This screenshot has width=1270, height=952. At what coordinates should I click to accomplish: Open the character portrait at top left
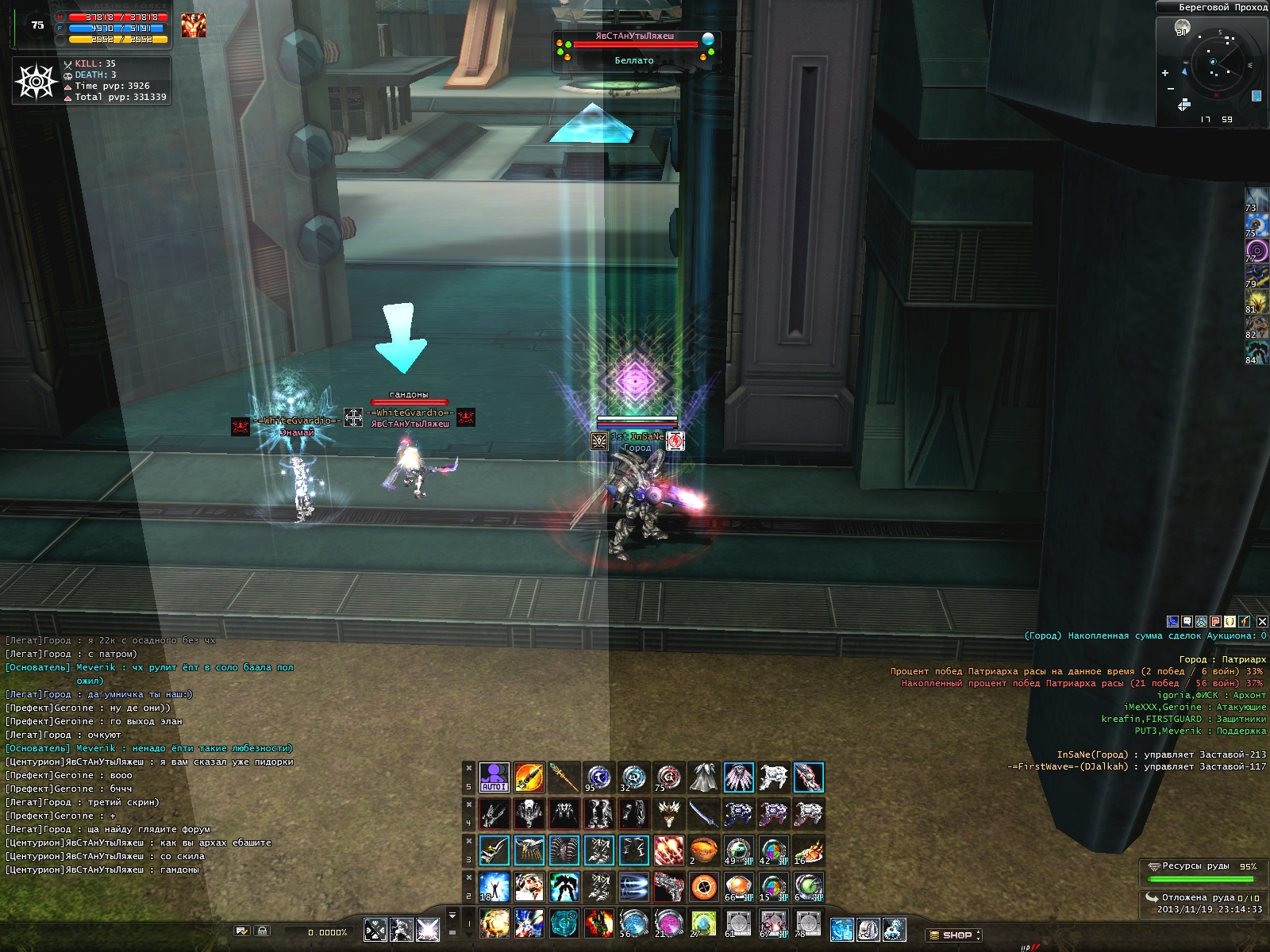tap(193, 25)
